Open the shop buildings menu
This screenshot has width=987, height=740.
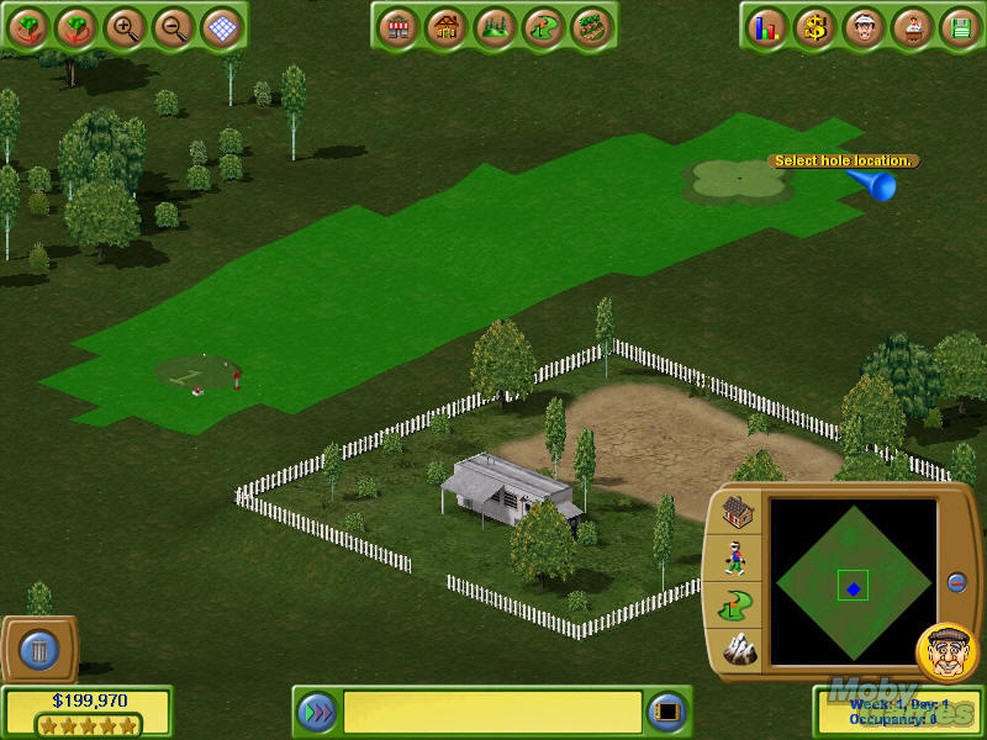click(399, 27)
